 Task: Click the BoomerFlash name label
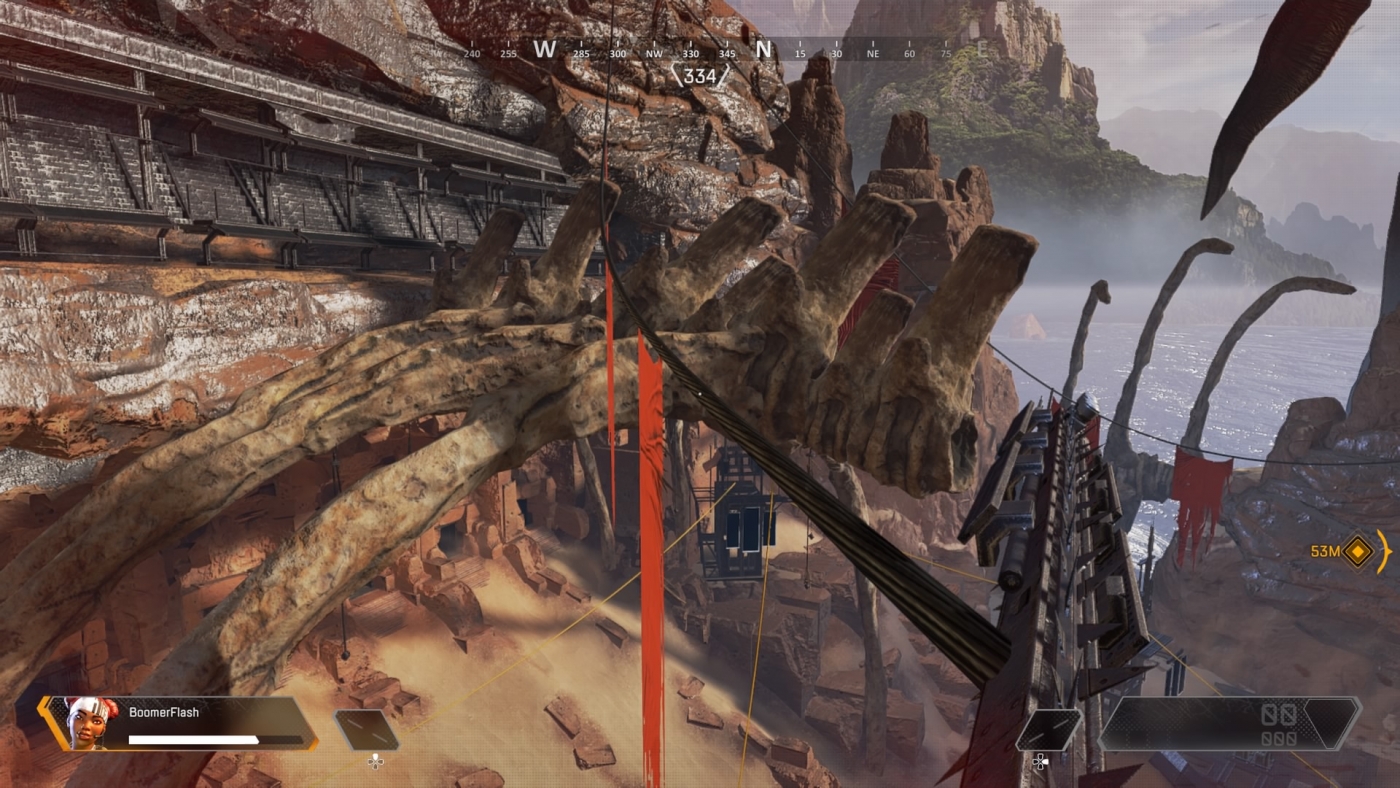click(163, 712)
